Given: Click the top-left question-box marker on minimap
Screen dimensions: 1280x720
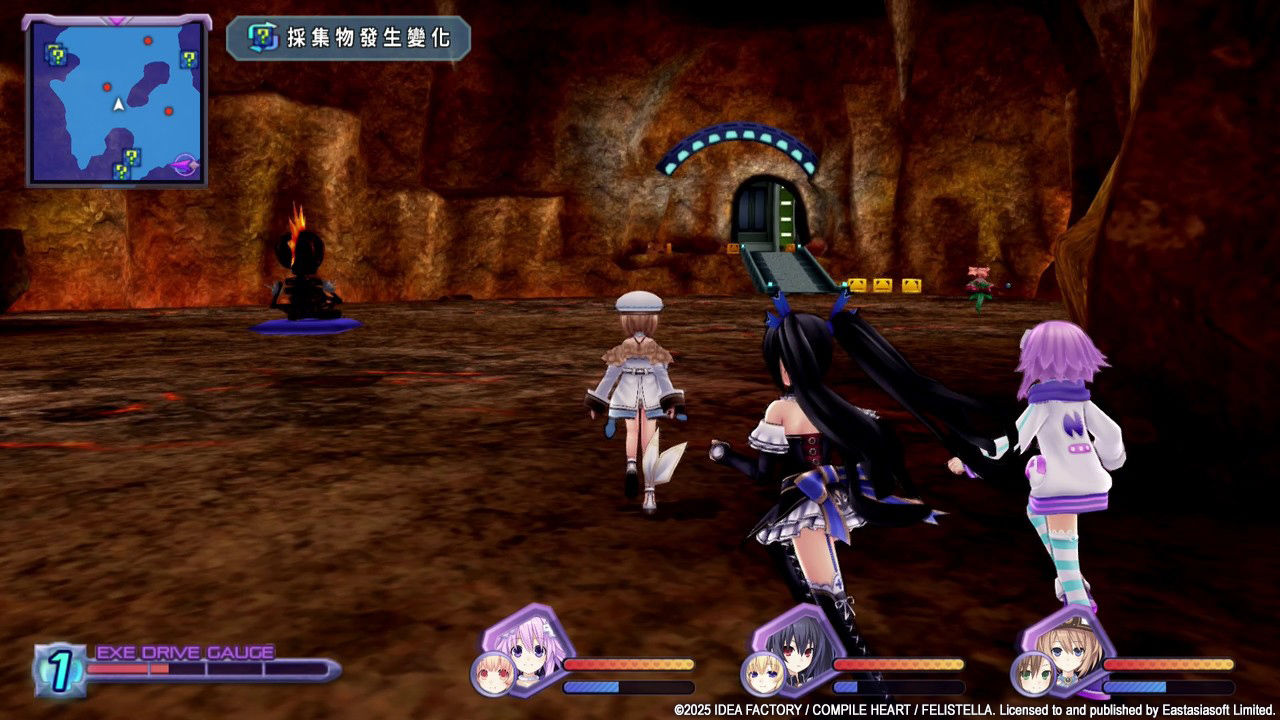Looking at the screenshot, I should 58,55.
